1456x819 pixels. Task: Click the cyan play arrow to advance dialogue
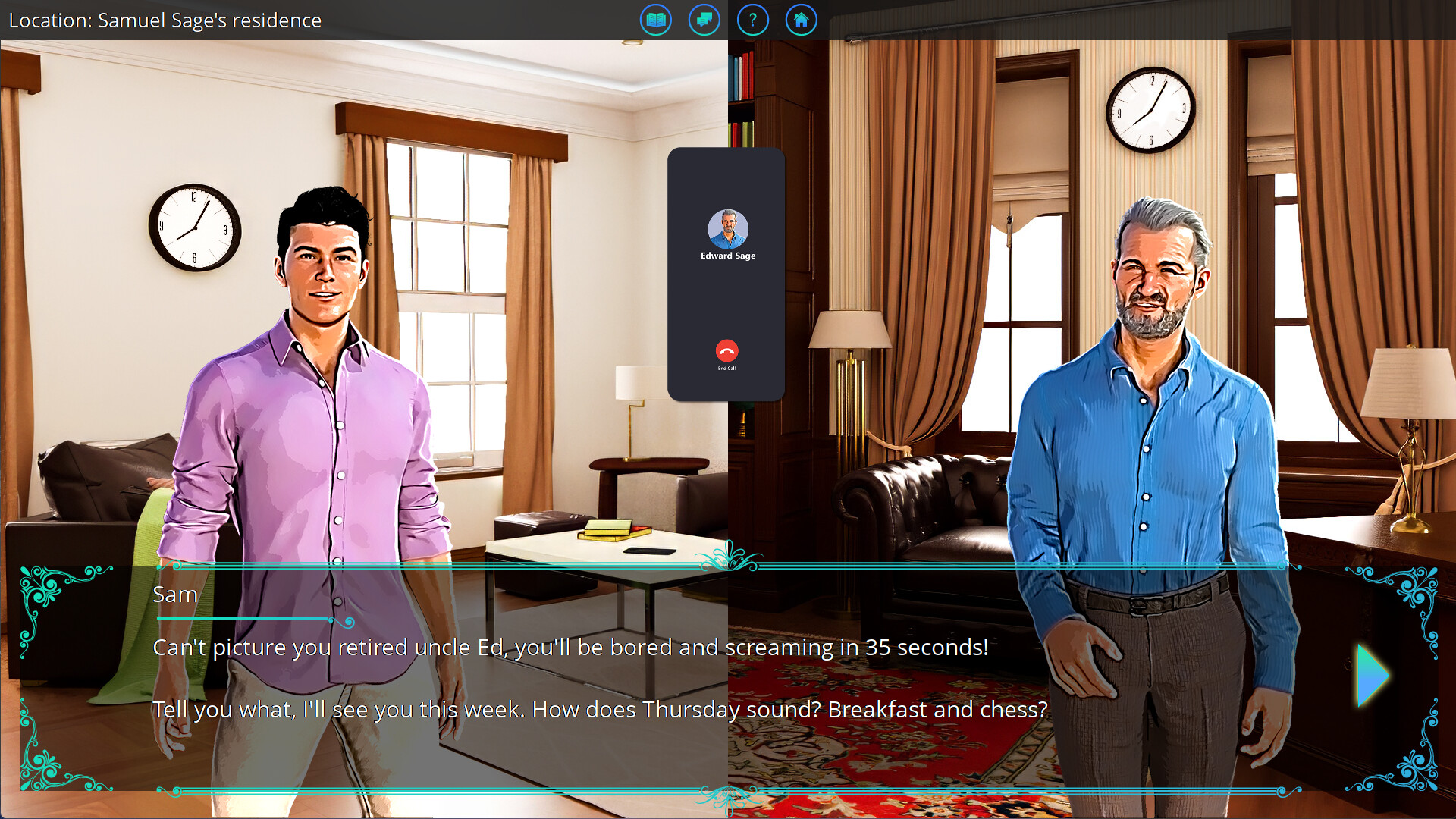[1371, 677]
